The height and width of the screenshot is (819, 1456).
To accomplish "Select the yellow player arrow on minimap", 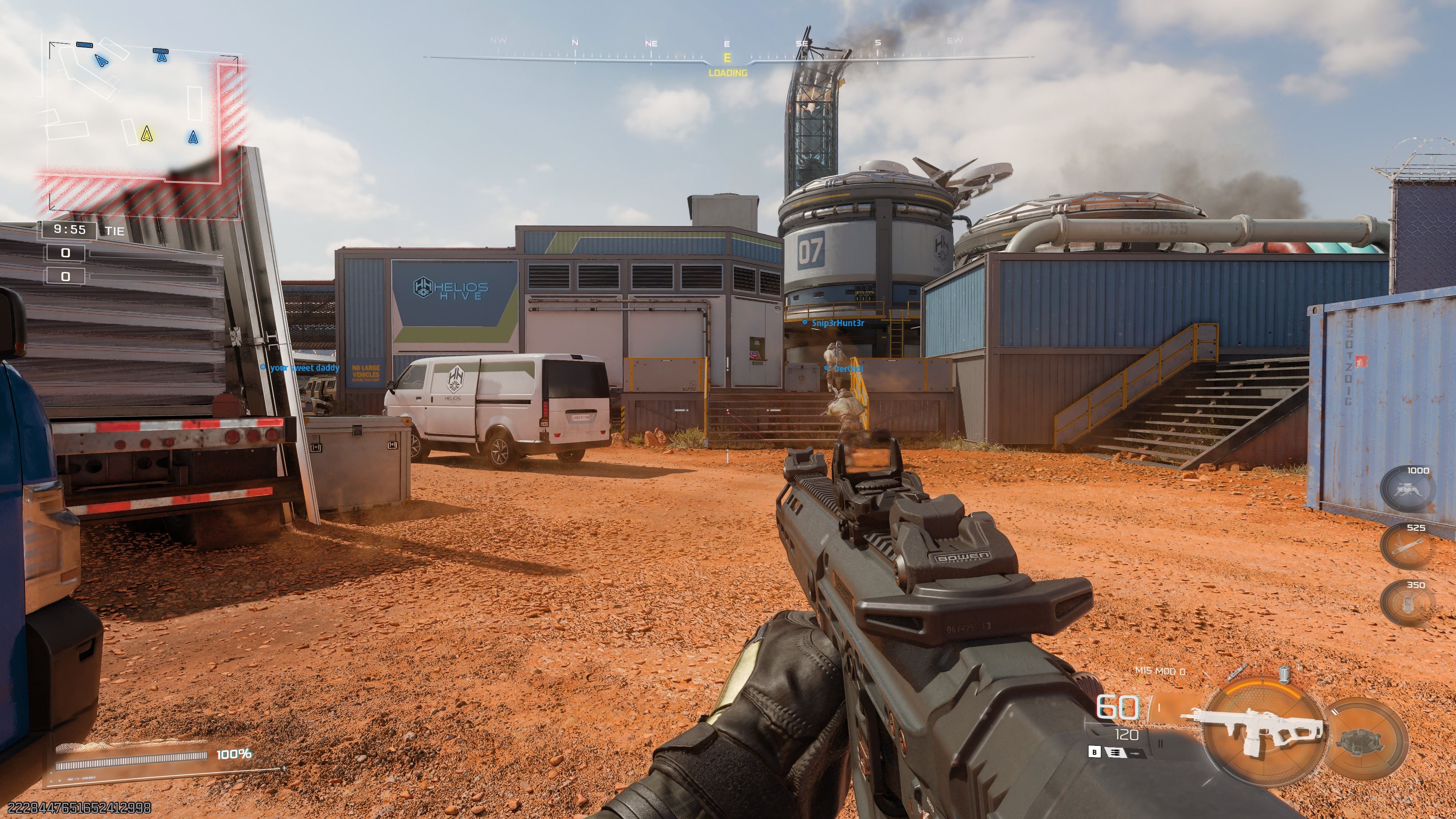I will point(147,134).
